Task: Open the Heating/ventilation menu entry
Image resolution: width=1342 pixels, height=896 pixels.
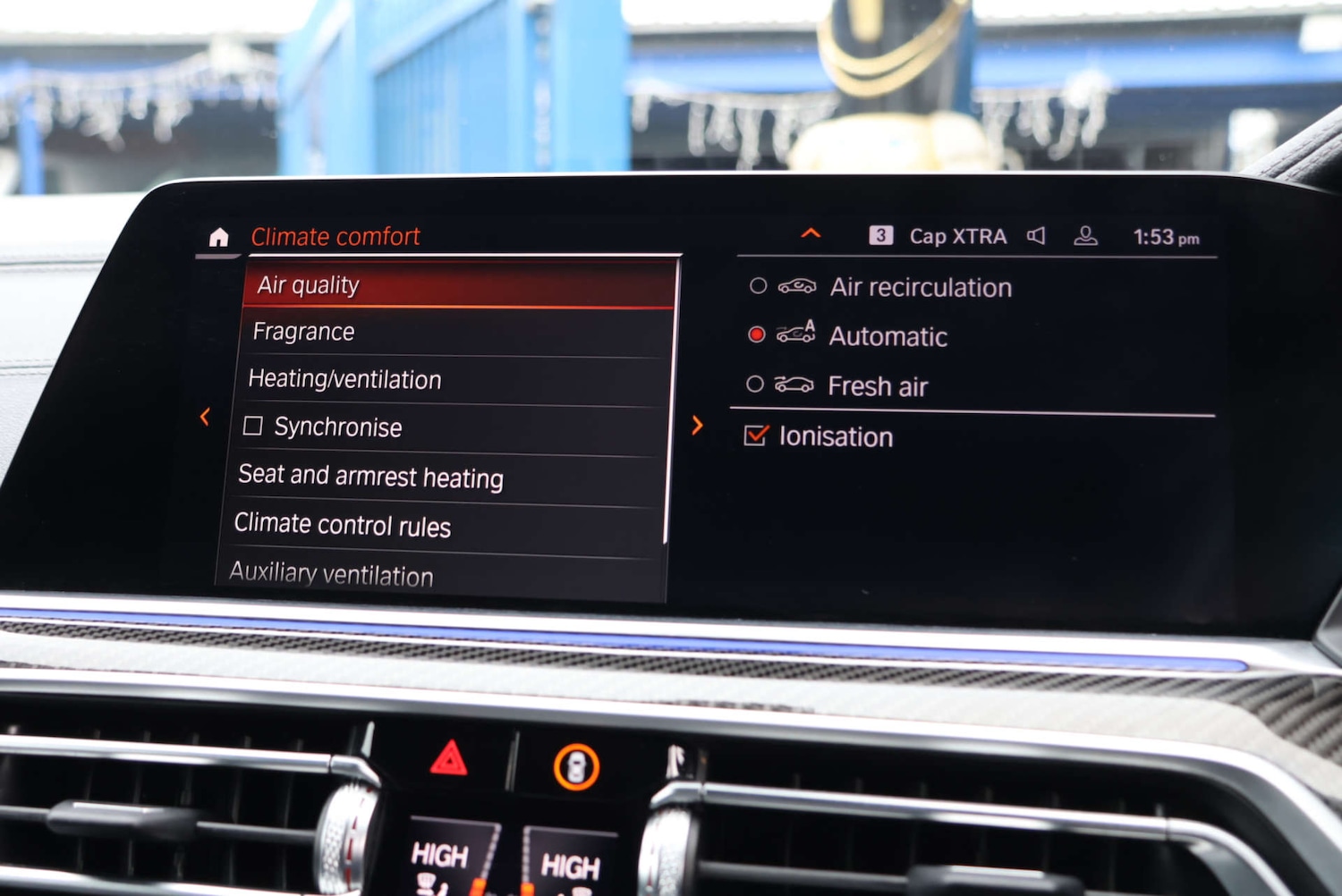Action: click(345, 379)
